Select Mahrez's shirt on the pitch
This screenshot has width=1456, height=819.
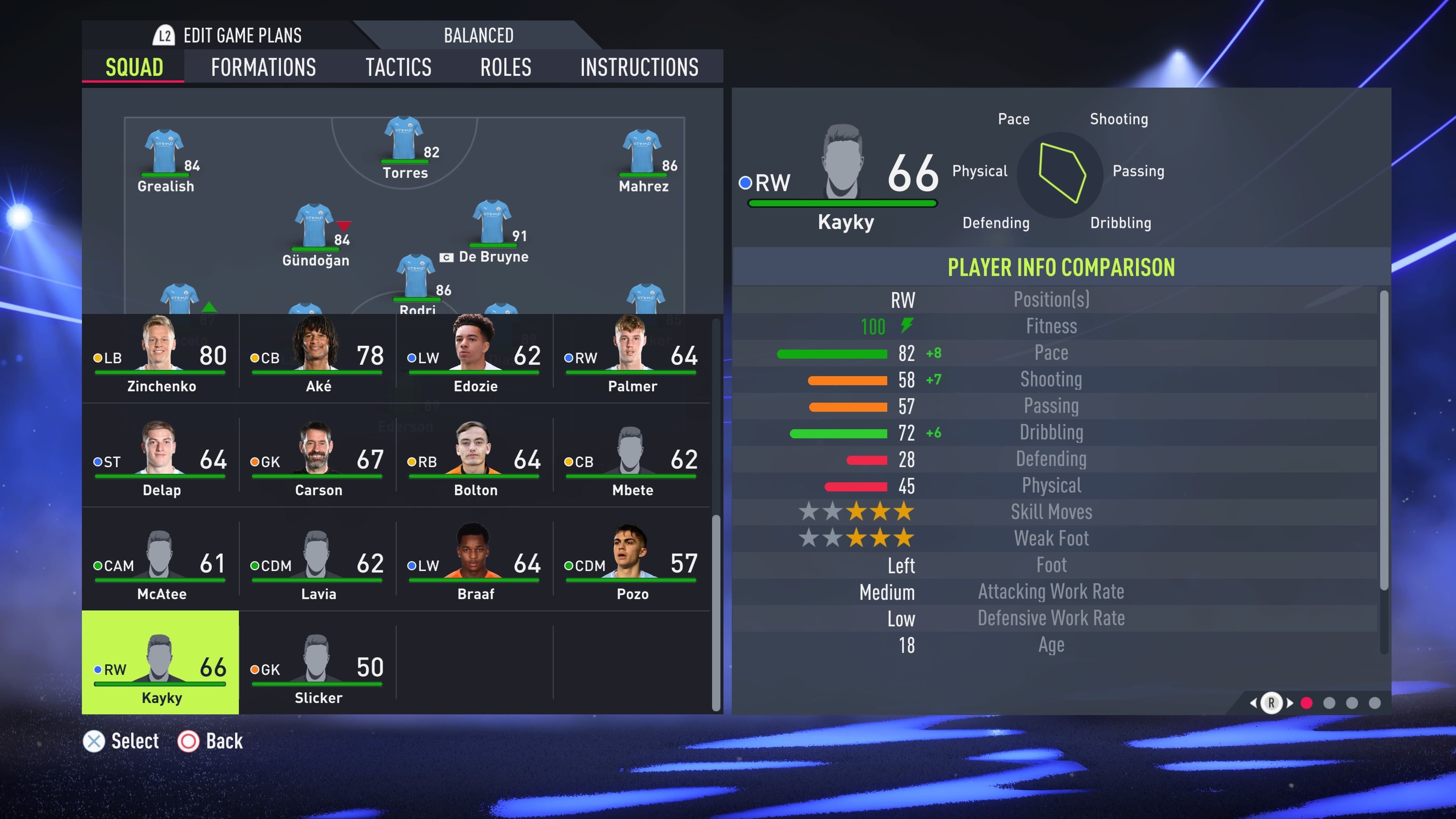tap(642, 152)
